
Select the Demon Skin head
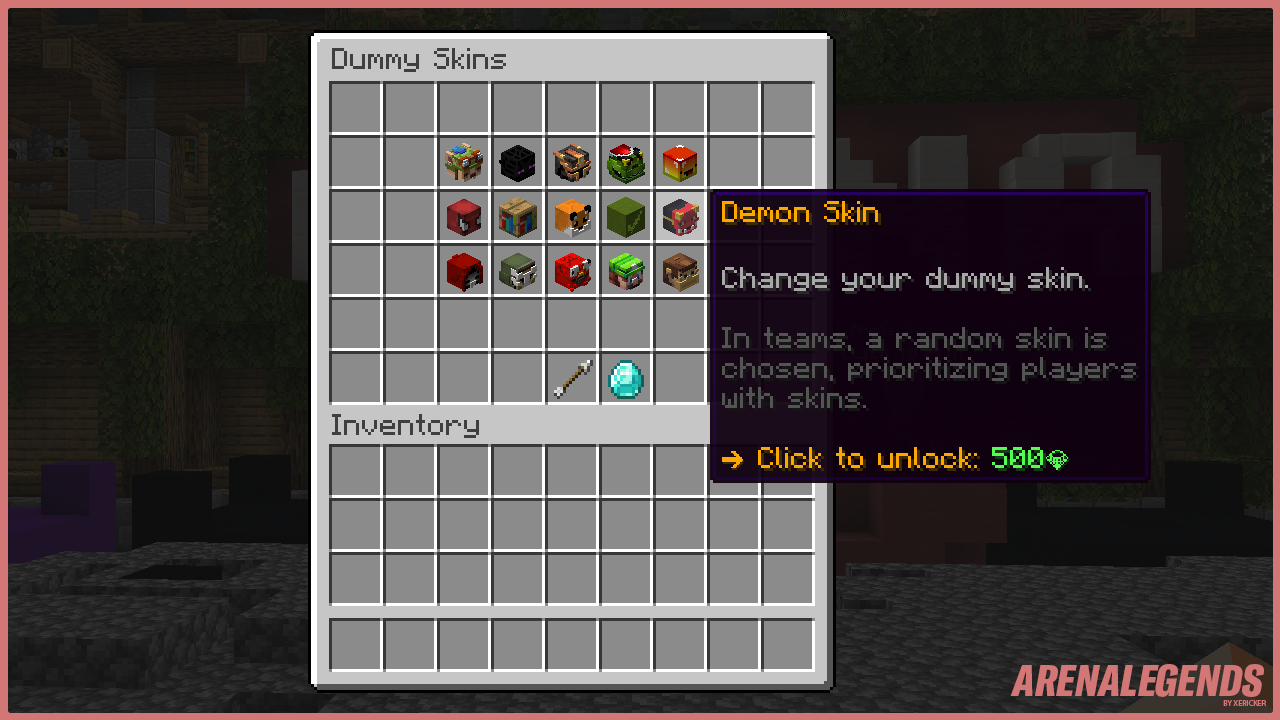tap(681, 216)
